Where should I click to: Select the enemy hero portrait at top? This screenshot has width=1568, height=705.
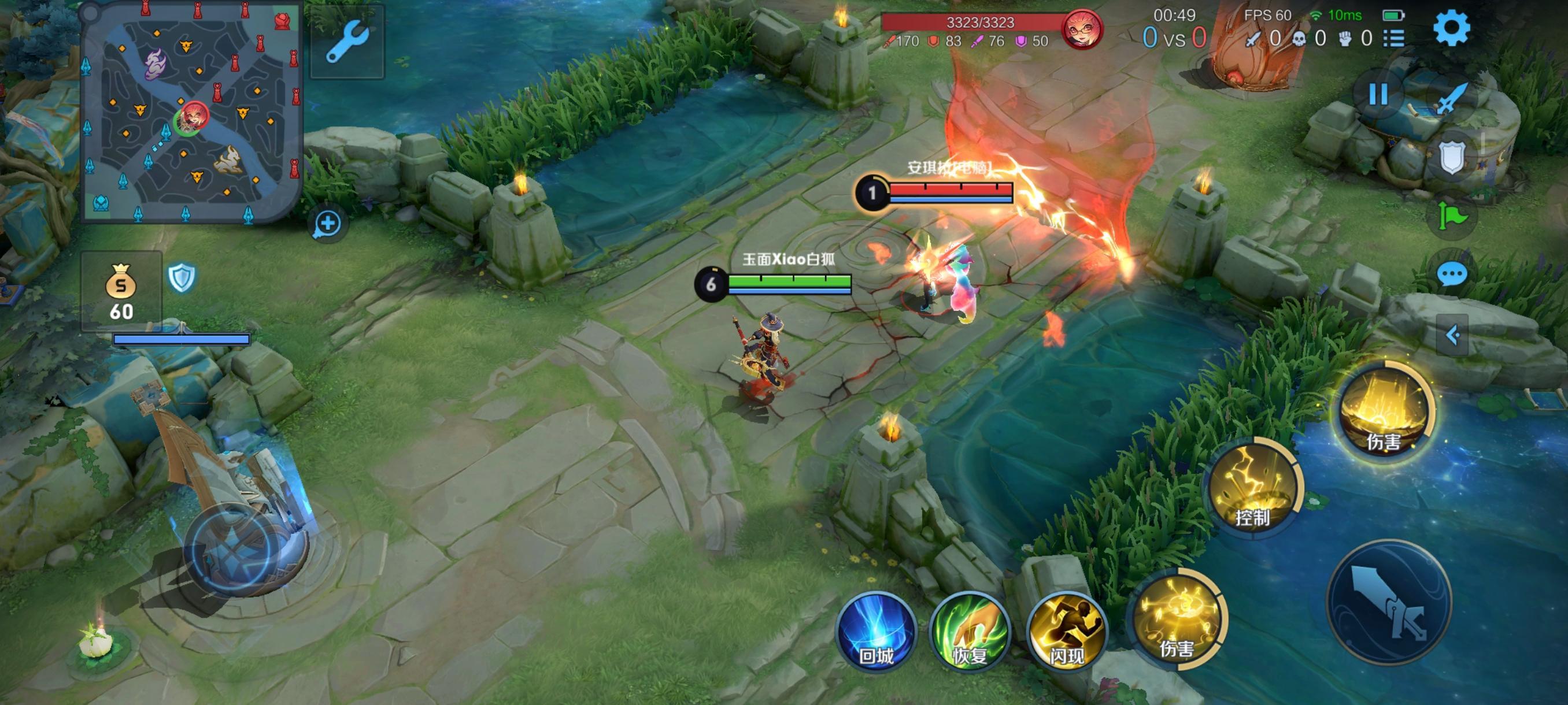[1082, 28]
